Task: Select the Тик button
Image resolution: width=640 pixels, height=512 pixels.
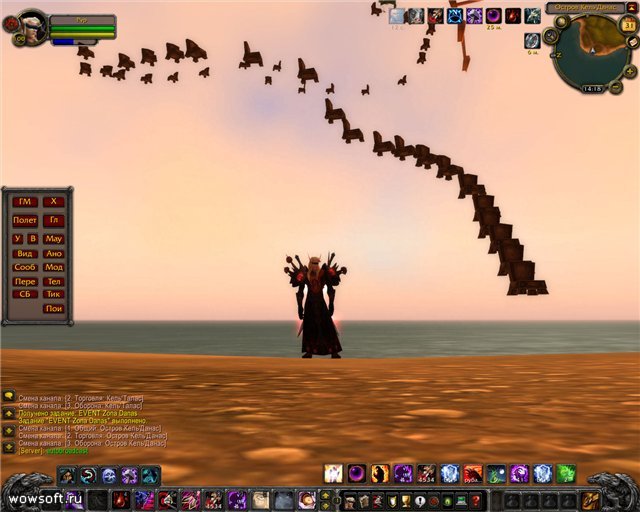Action: pyautogui.click(x=54, y=295)
